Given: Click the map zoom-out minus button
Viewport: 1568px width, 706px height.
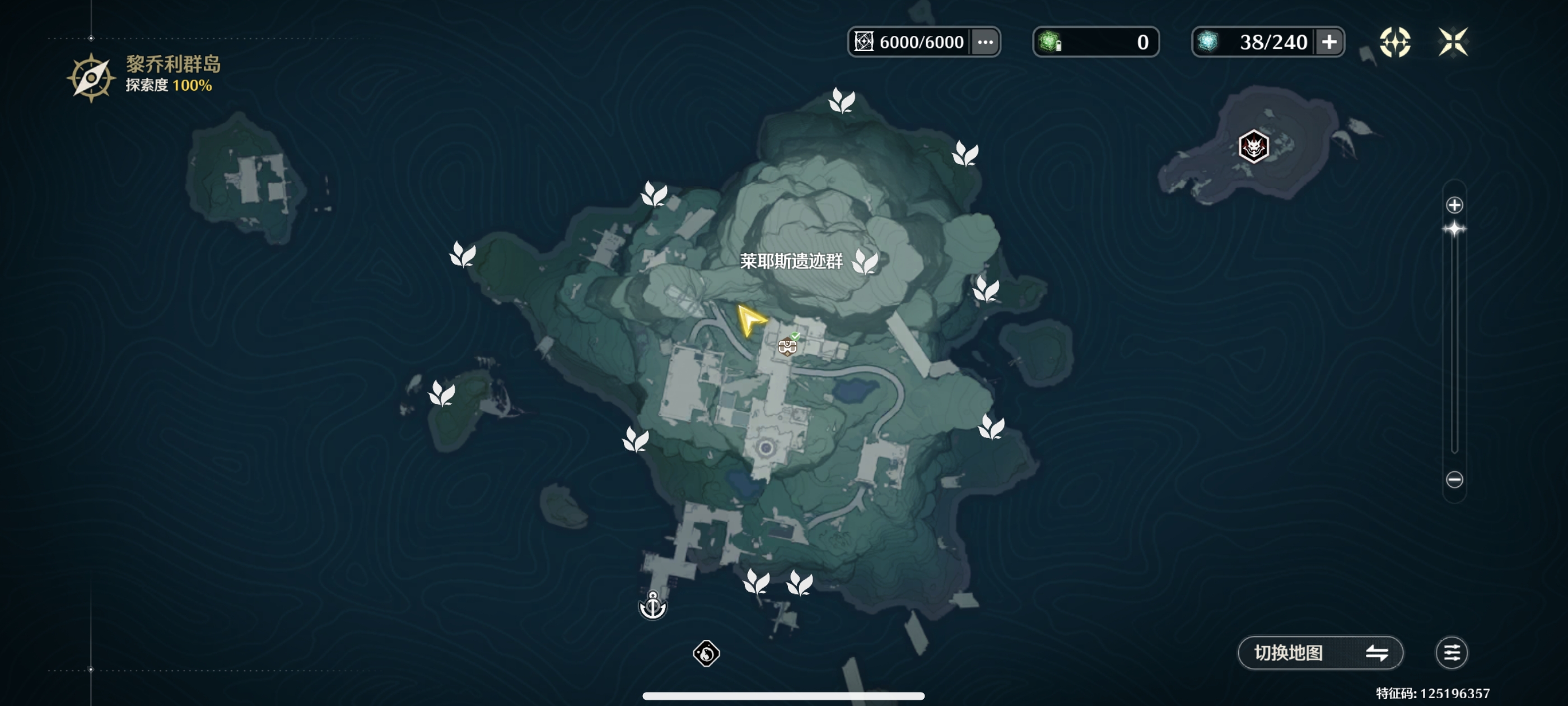Looking at the screenshot, I should [x=1454, y=480].
